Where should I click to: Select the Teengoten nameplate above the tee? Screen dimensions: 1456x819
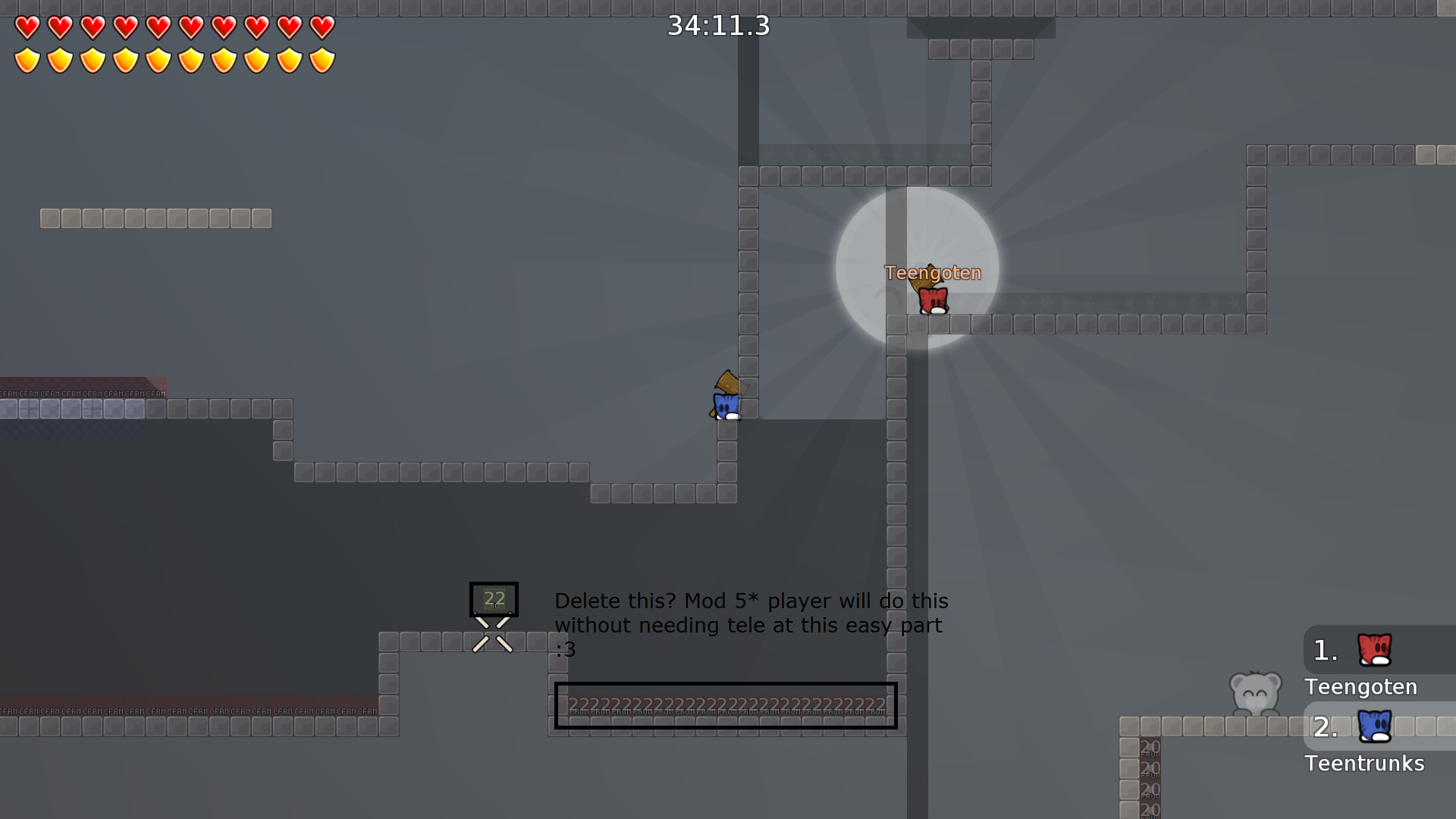coord(932,273)
